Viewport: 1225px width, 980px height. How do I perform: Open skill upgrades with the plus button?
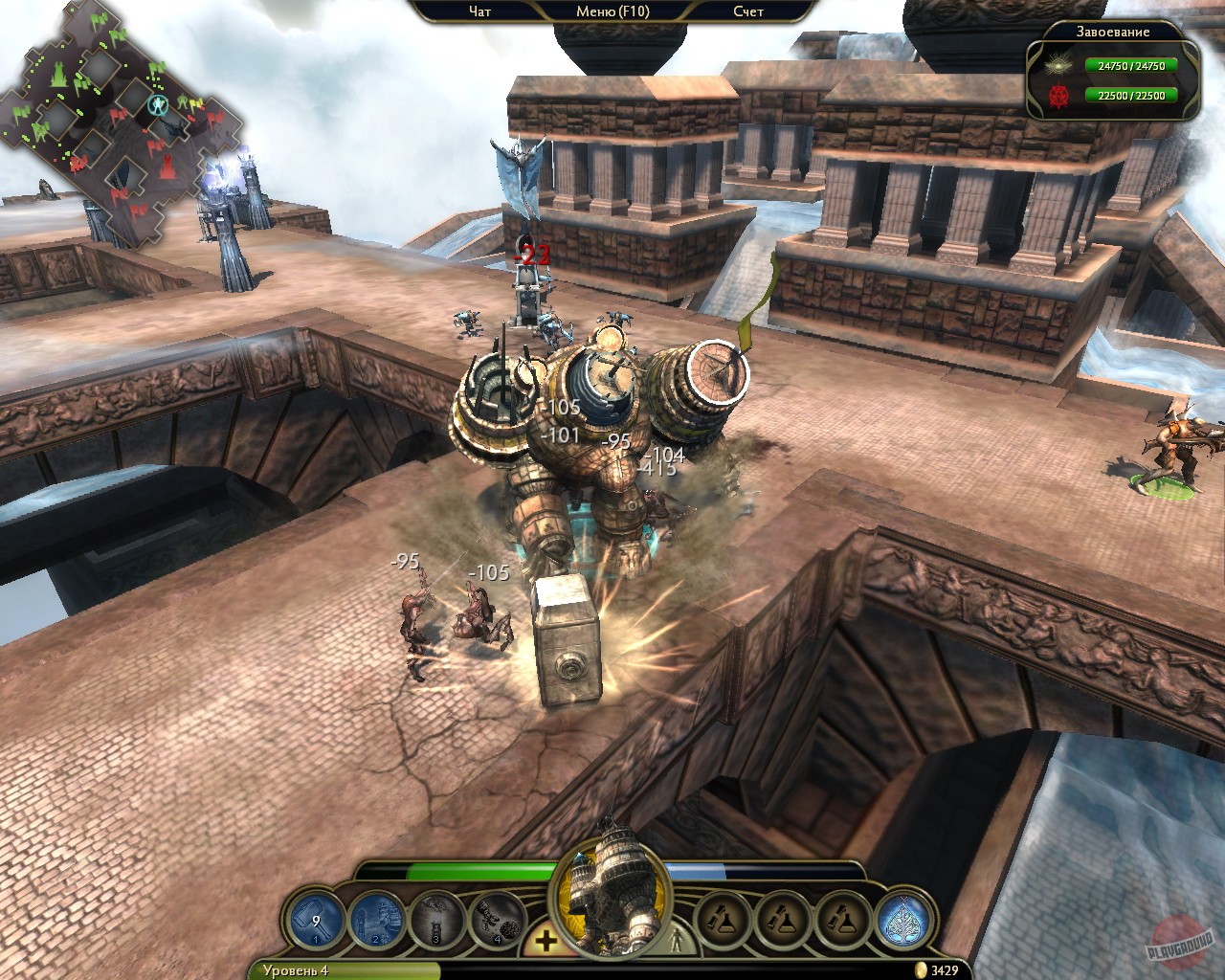(546, 942)
